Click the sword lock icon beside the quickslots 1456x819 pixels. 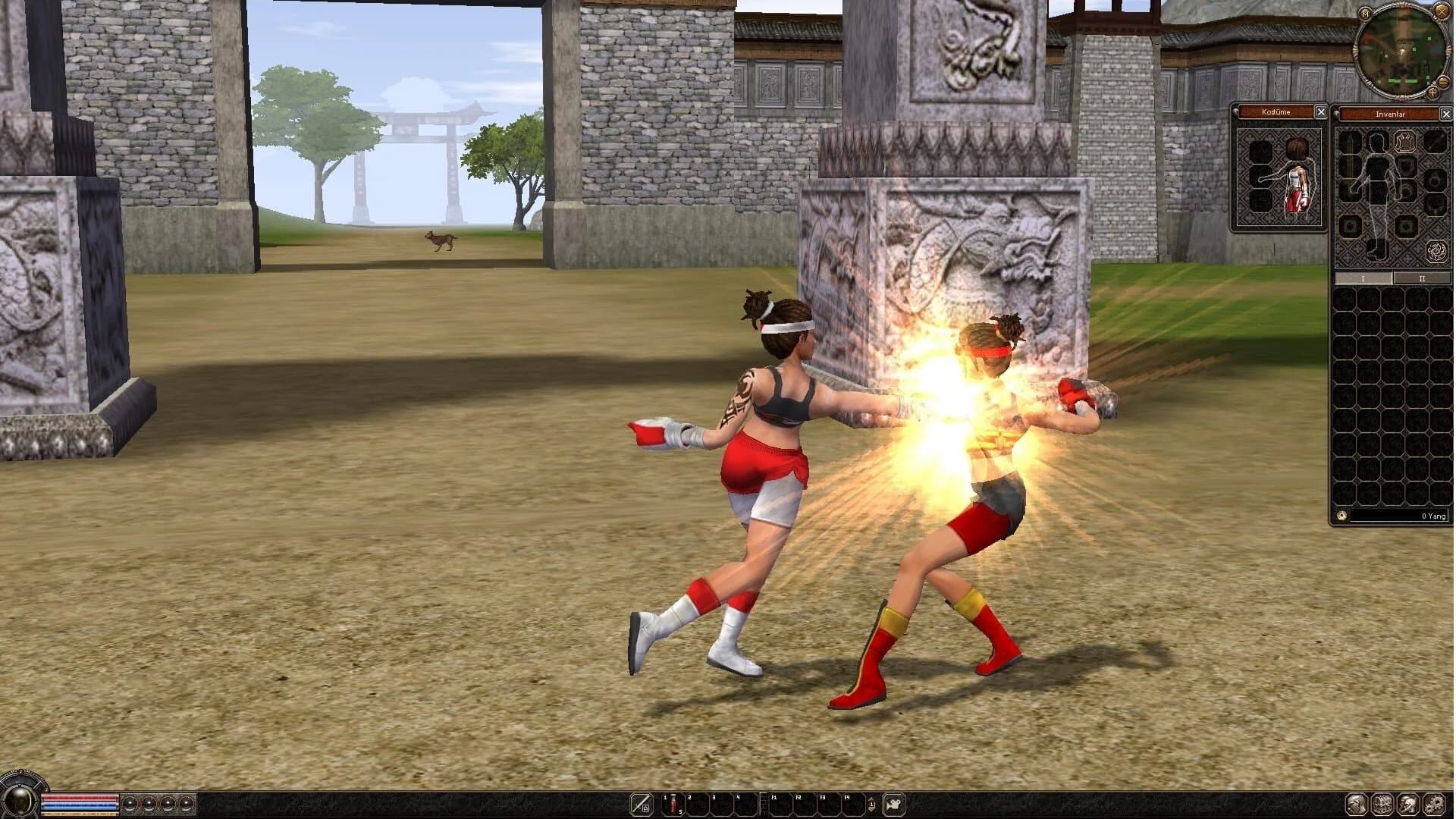point(642,805)
